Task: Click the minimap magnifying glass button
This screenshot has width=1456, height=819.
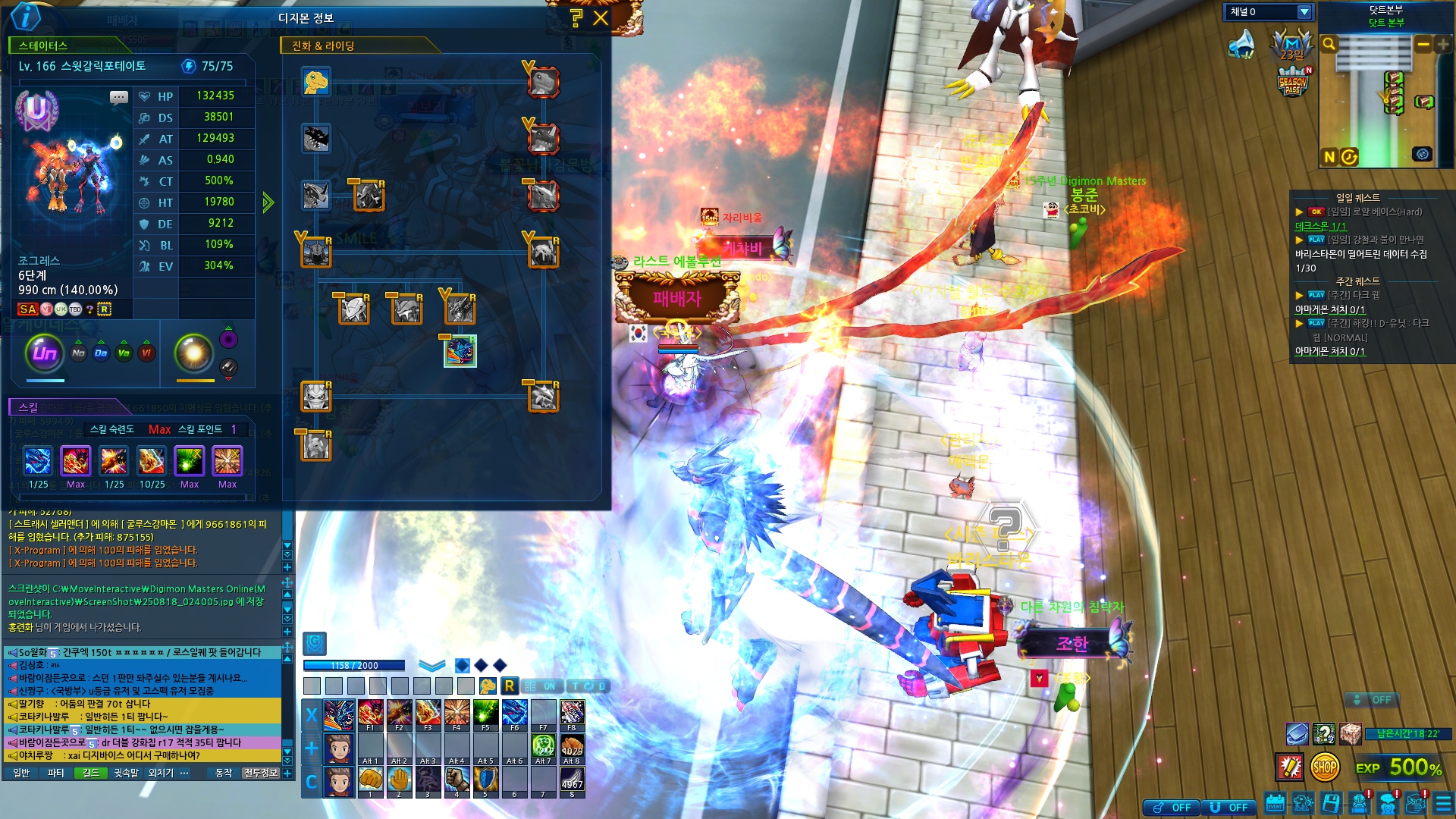Action: (x=1329, y=45)
